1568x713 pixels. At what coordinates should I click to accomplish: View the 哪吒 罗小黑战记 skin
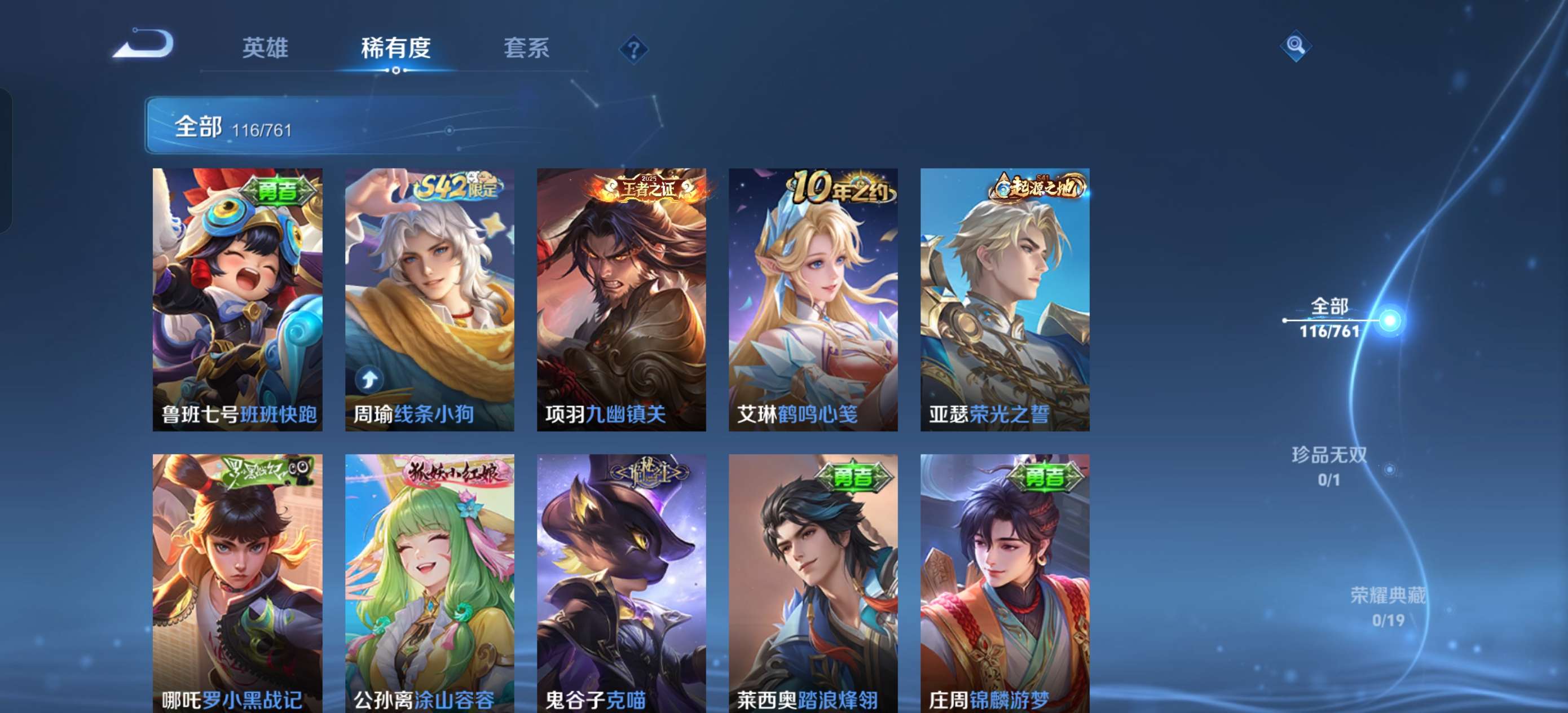tap(234, 584)
